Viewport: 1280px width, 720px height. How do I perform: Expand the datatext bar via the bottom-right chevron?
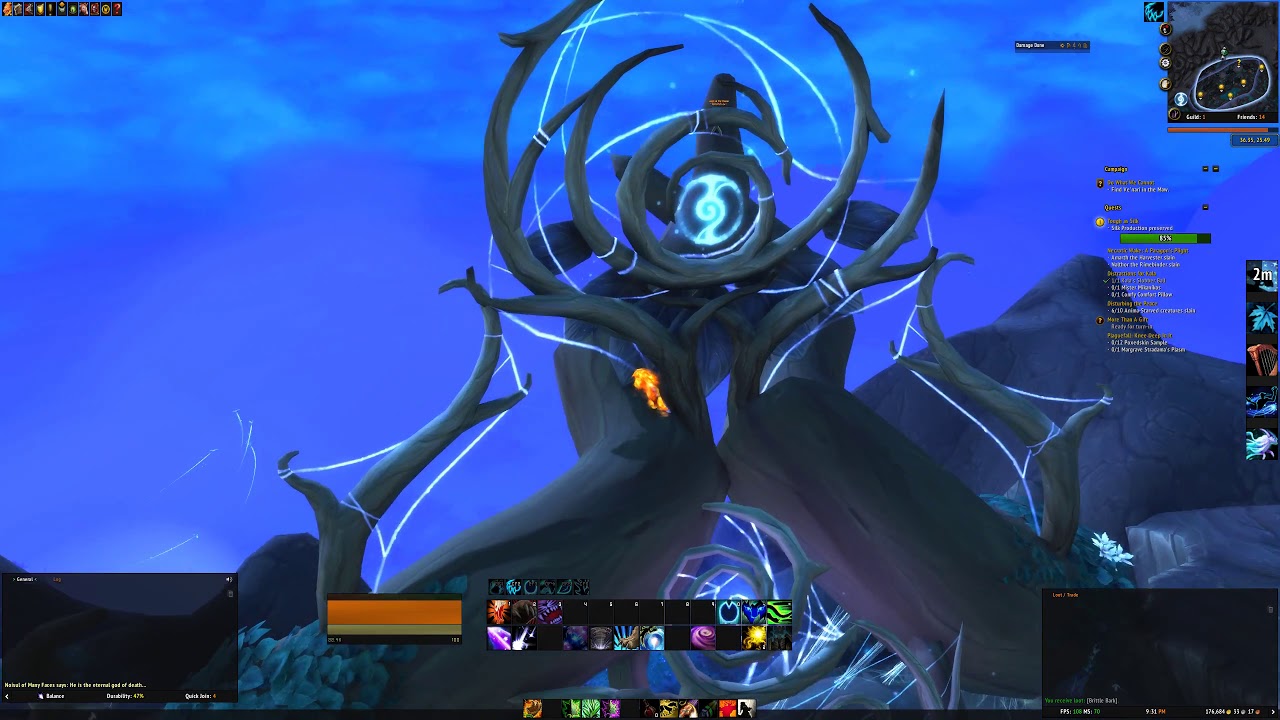click(x=1273, y=714)
